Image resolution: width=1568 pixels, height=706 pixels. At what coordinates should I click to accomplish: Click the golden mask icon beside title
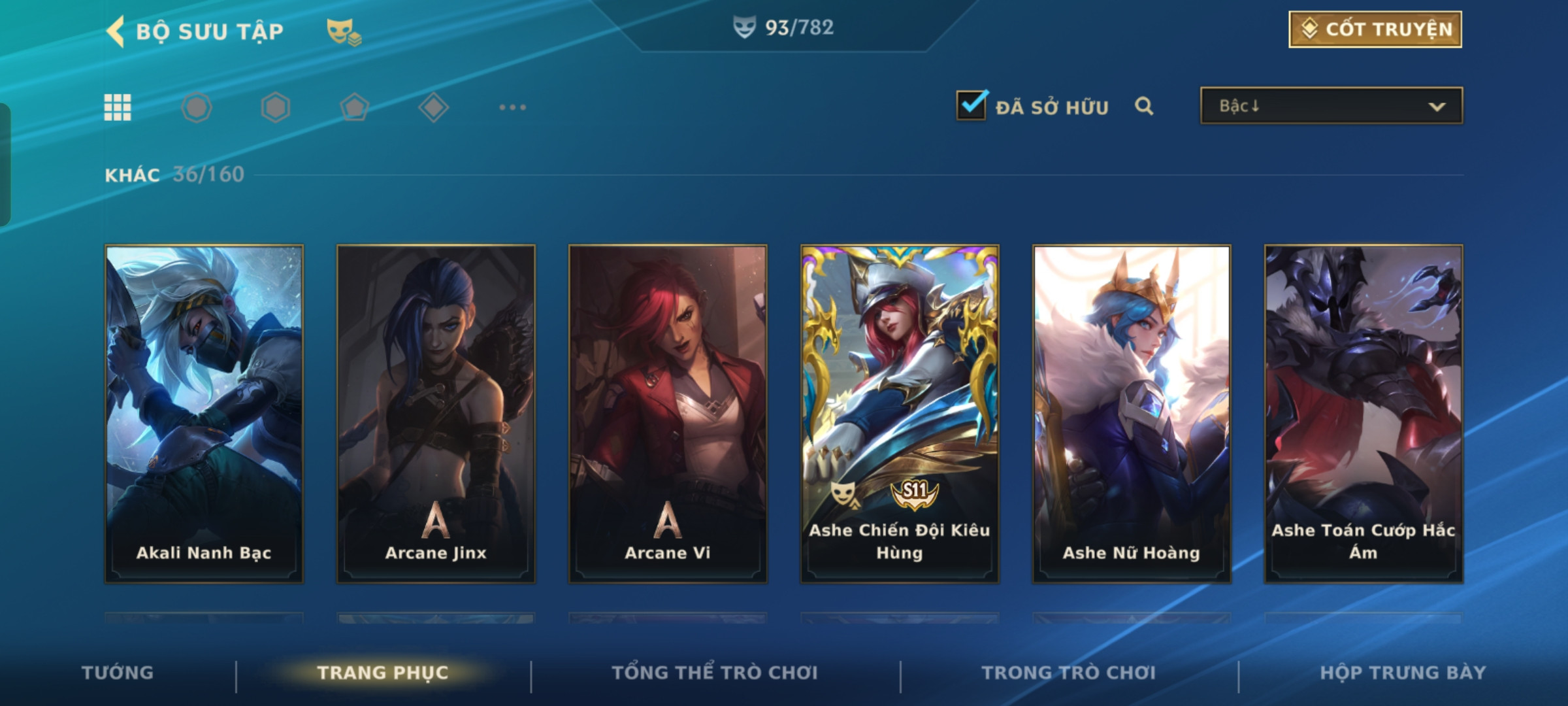point(344,31)
